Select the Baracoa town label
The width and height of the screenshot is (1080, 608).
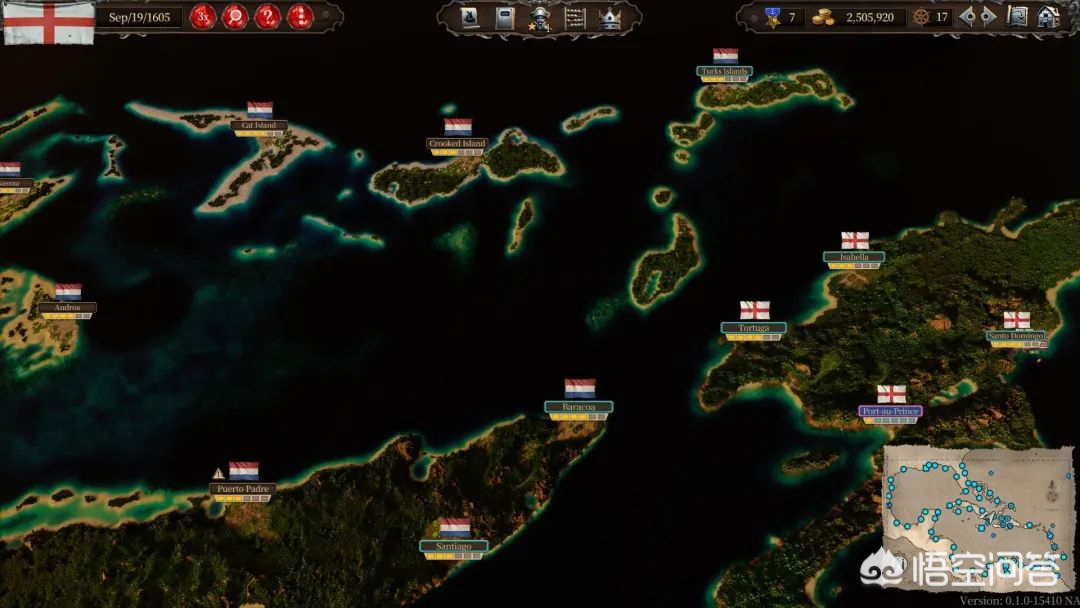(x=579, y=407)
